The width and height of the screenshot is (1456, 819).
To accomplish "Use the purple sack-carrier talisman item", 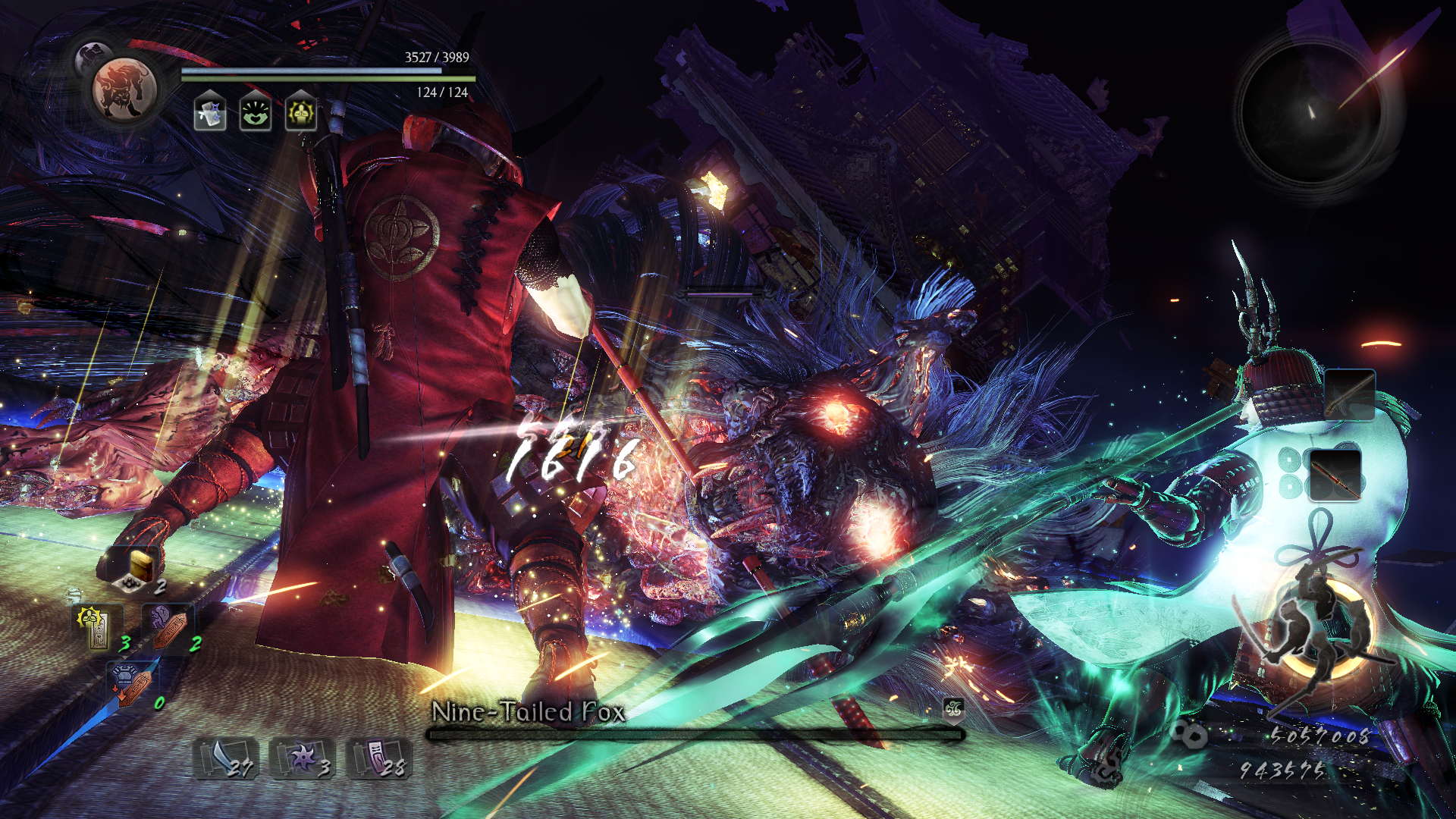I will click(168, 627).
